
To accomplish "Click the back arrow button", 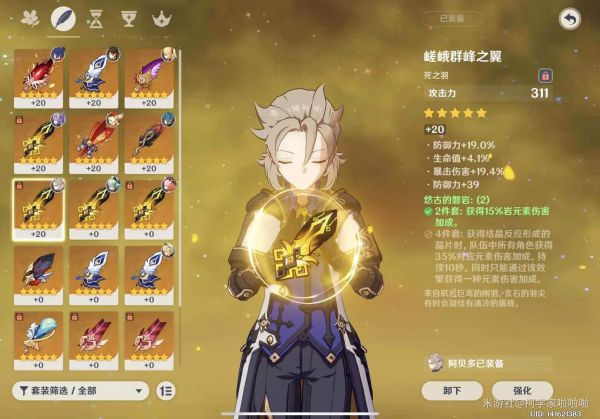I will [569, 18].
